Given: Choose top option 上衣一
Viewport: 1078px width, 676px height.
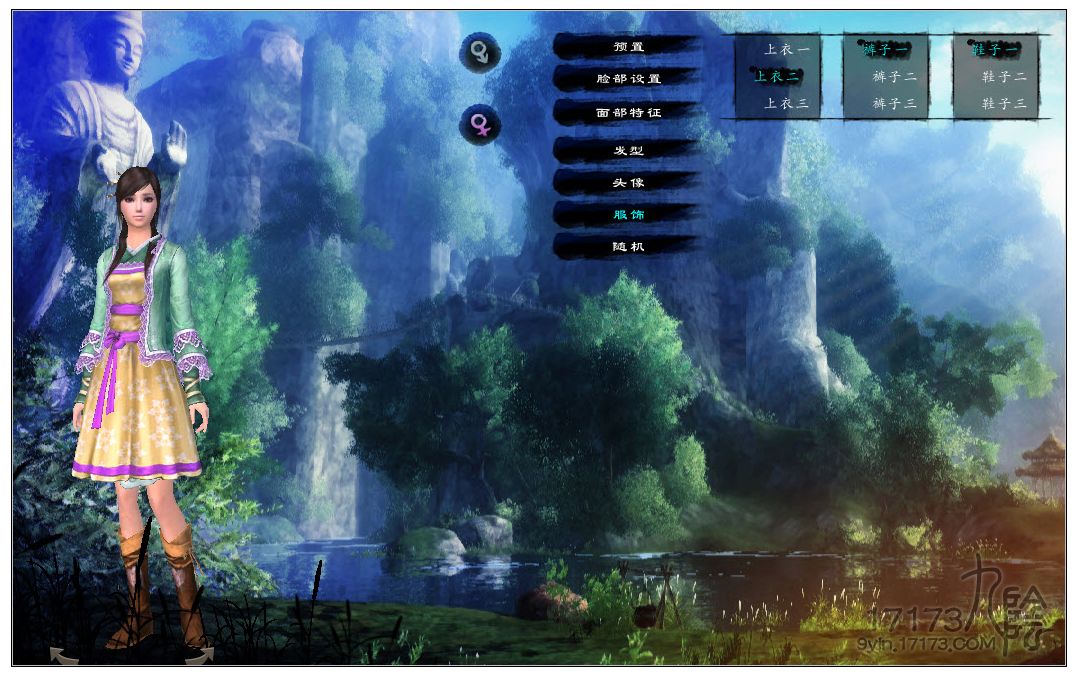Looking at the screenshot, I should pyautogui.click(x=786, y=48).
